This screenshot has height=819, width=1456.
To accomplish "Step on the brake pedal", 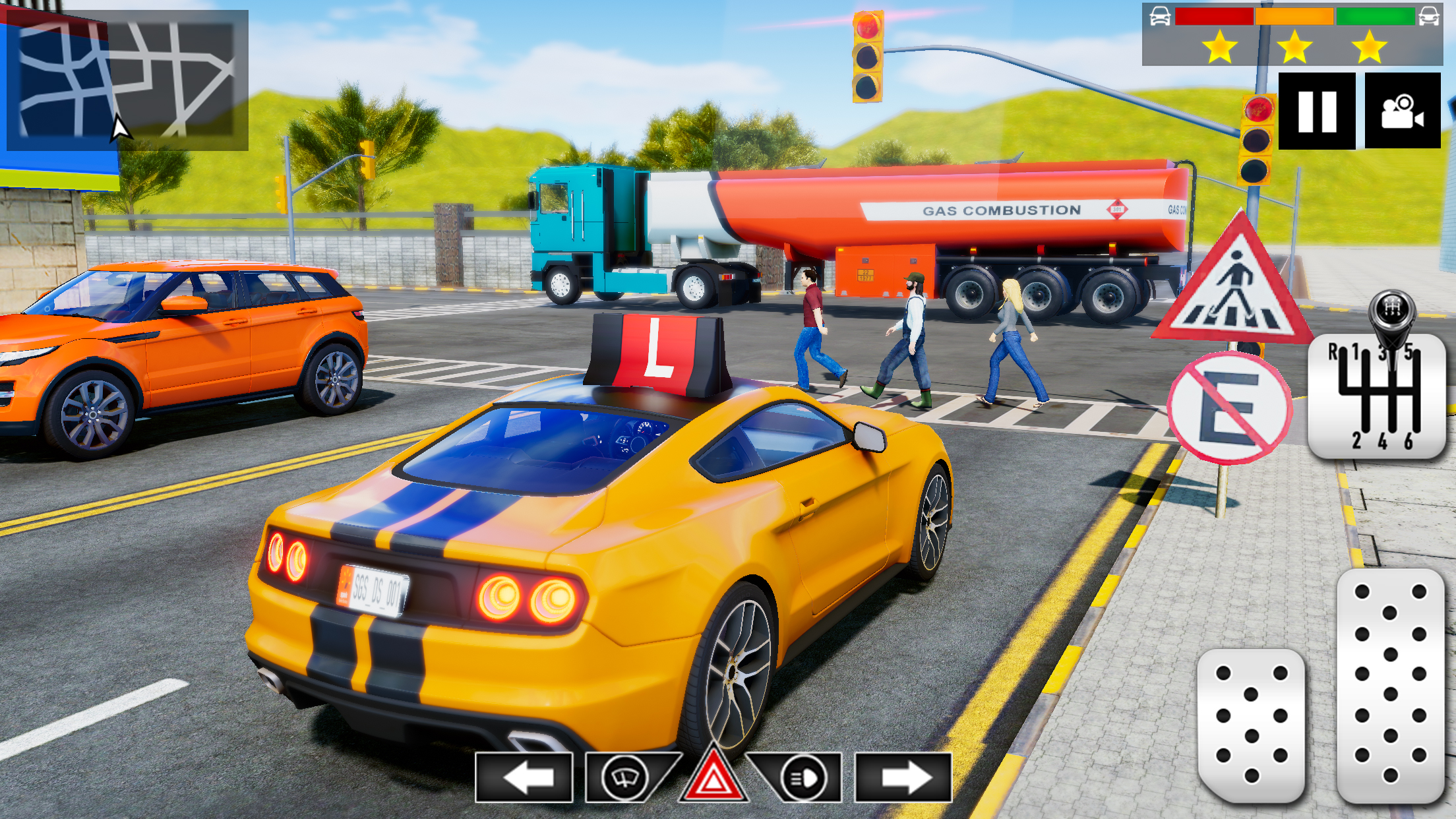I will (x=1251, y=724).
